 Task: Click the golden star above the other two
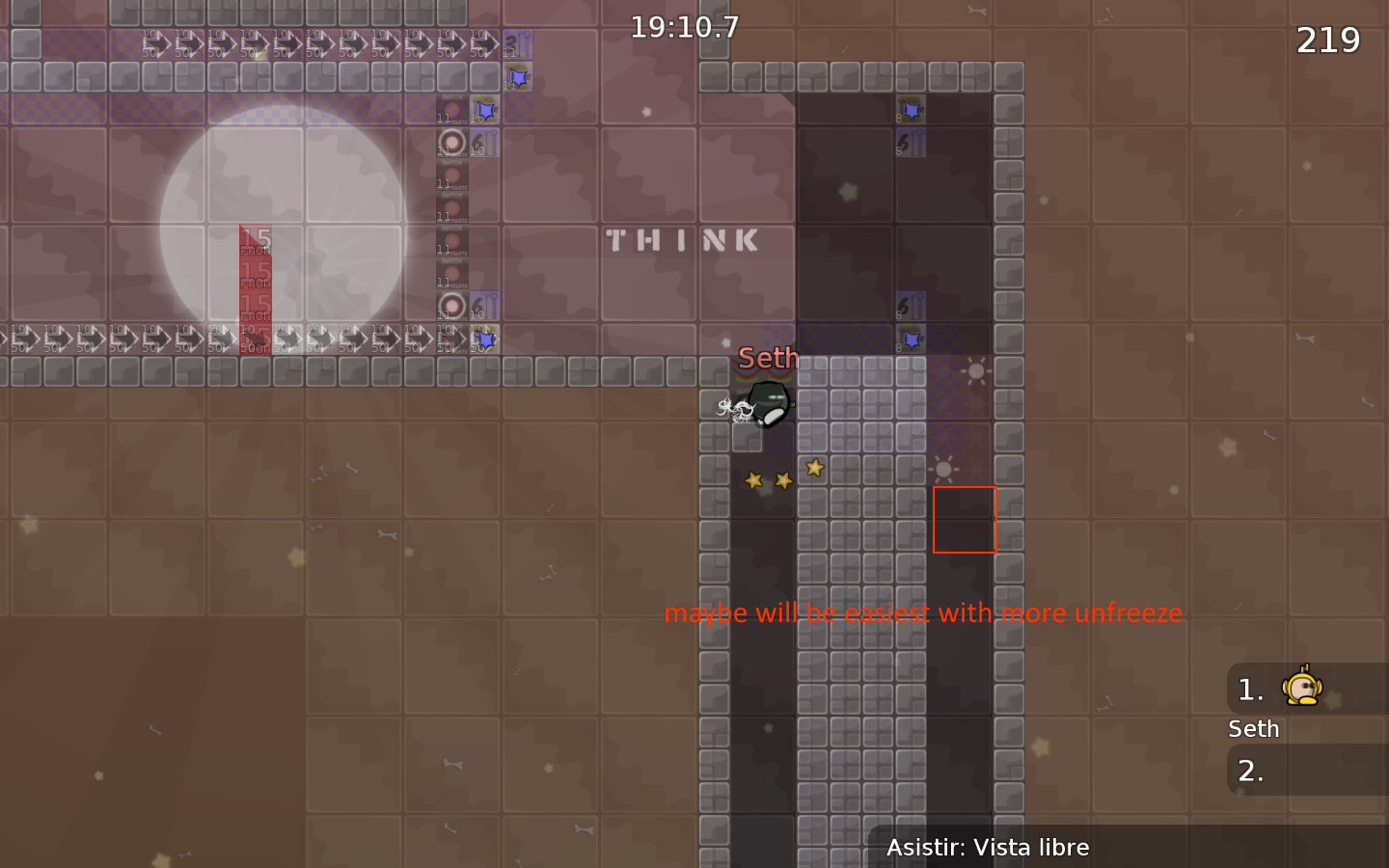coord(815,469)
